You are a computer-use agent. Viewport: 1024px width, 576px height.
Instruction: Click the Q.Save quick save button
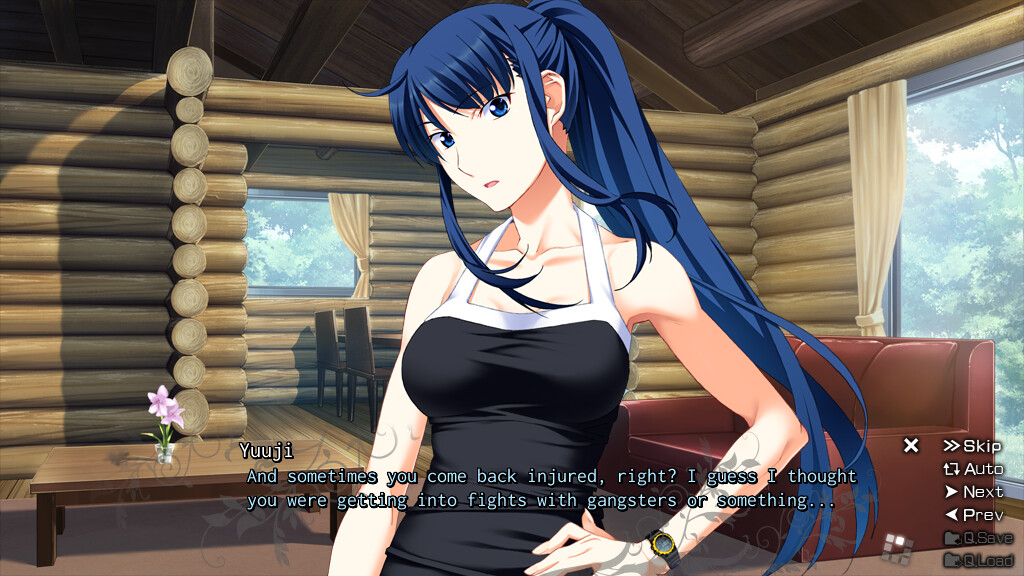(x=978, y=538)
